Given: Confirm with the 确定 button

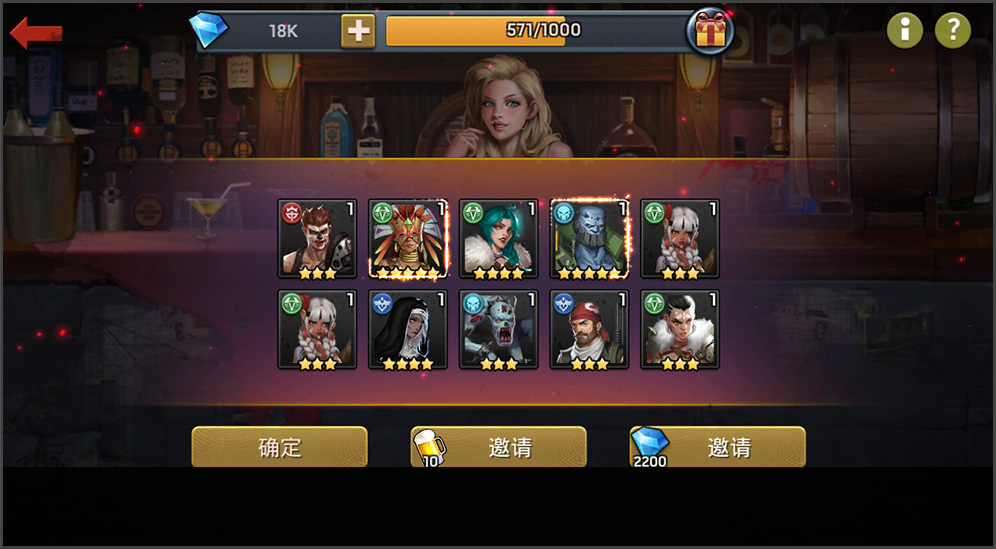Looking at the screenshot, I should pos(280,447).
